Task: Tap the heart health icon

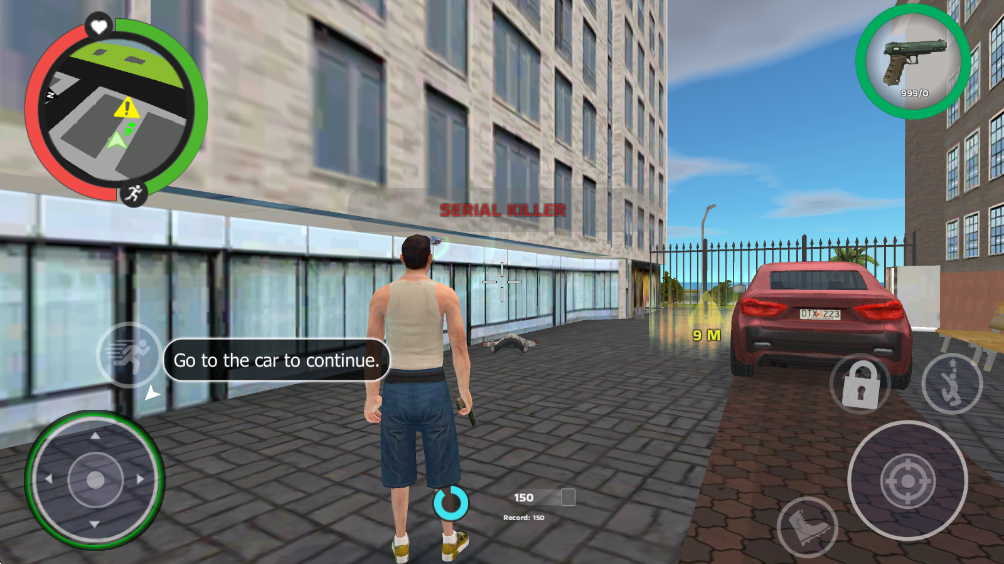Action: tap(99, 25)
